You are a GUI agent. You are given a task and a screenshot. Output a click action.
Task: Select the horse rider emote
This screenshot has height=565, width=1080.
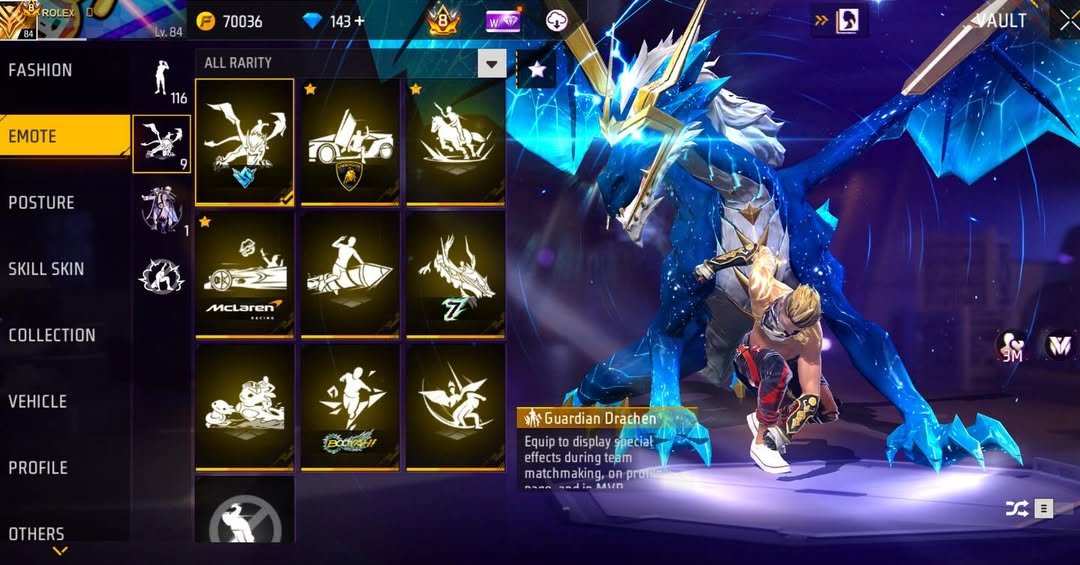pos(455,140)
